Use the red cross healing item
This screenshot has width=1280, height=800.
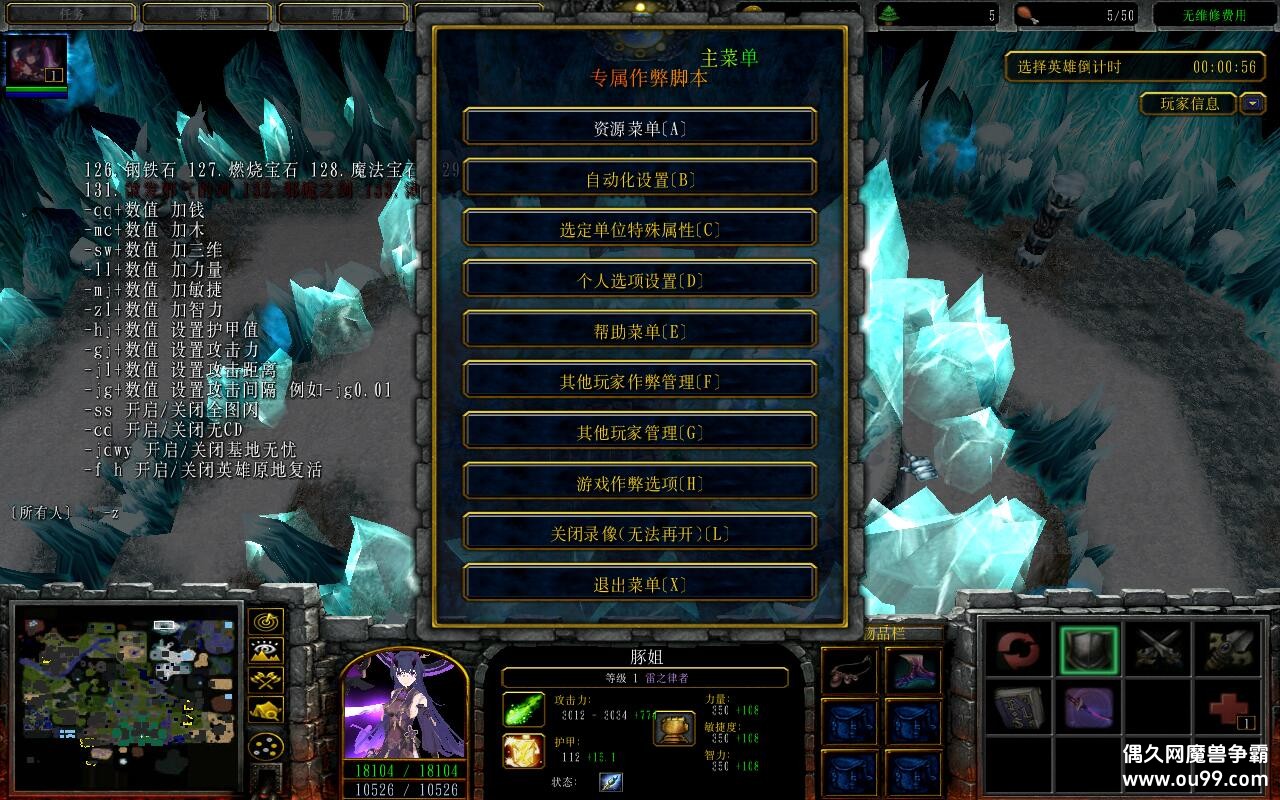pos(1226,708)
